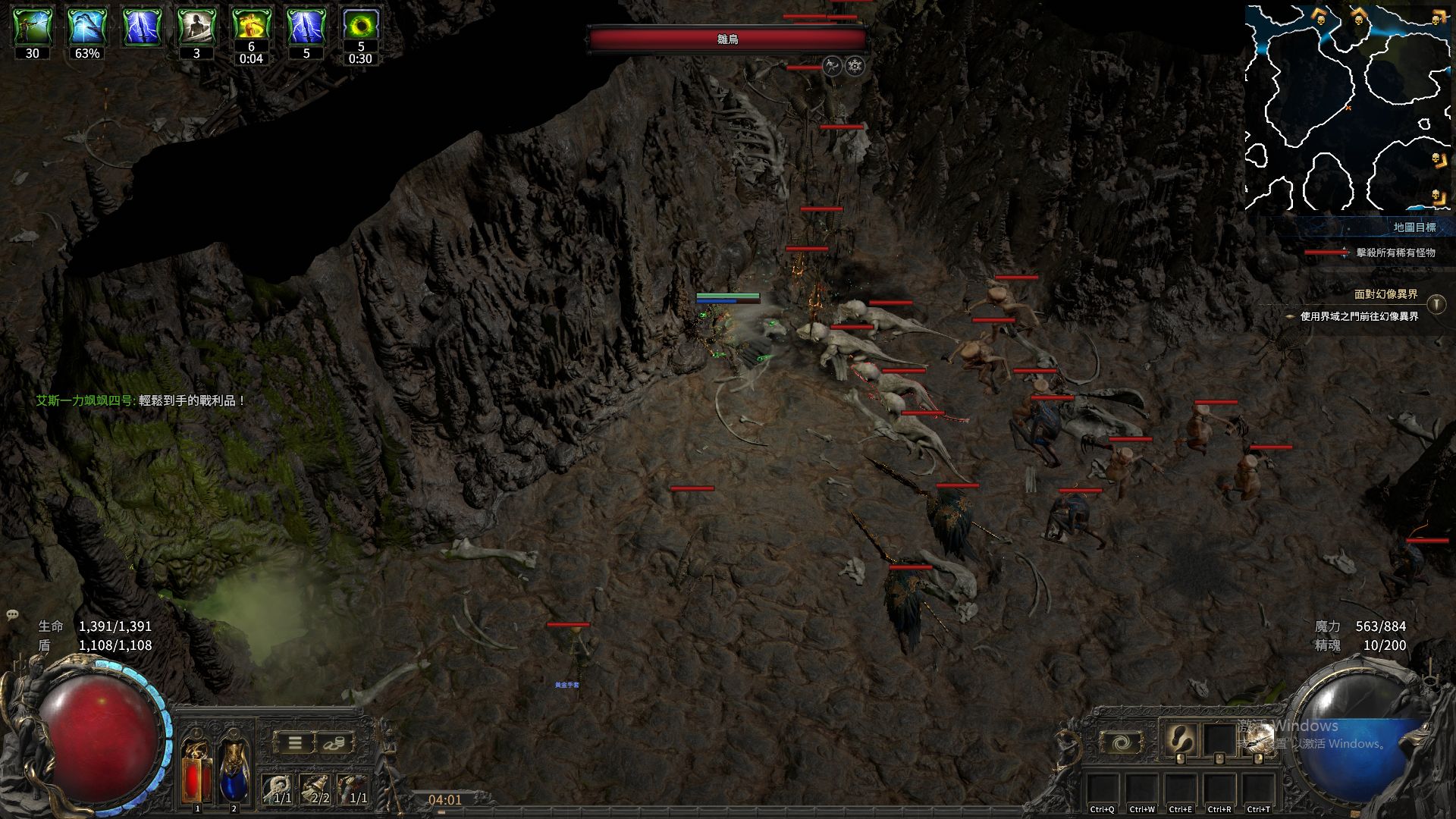
Task: Open the chat speech bubble icon
Action: [13, 616]
